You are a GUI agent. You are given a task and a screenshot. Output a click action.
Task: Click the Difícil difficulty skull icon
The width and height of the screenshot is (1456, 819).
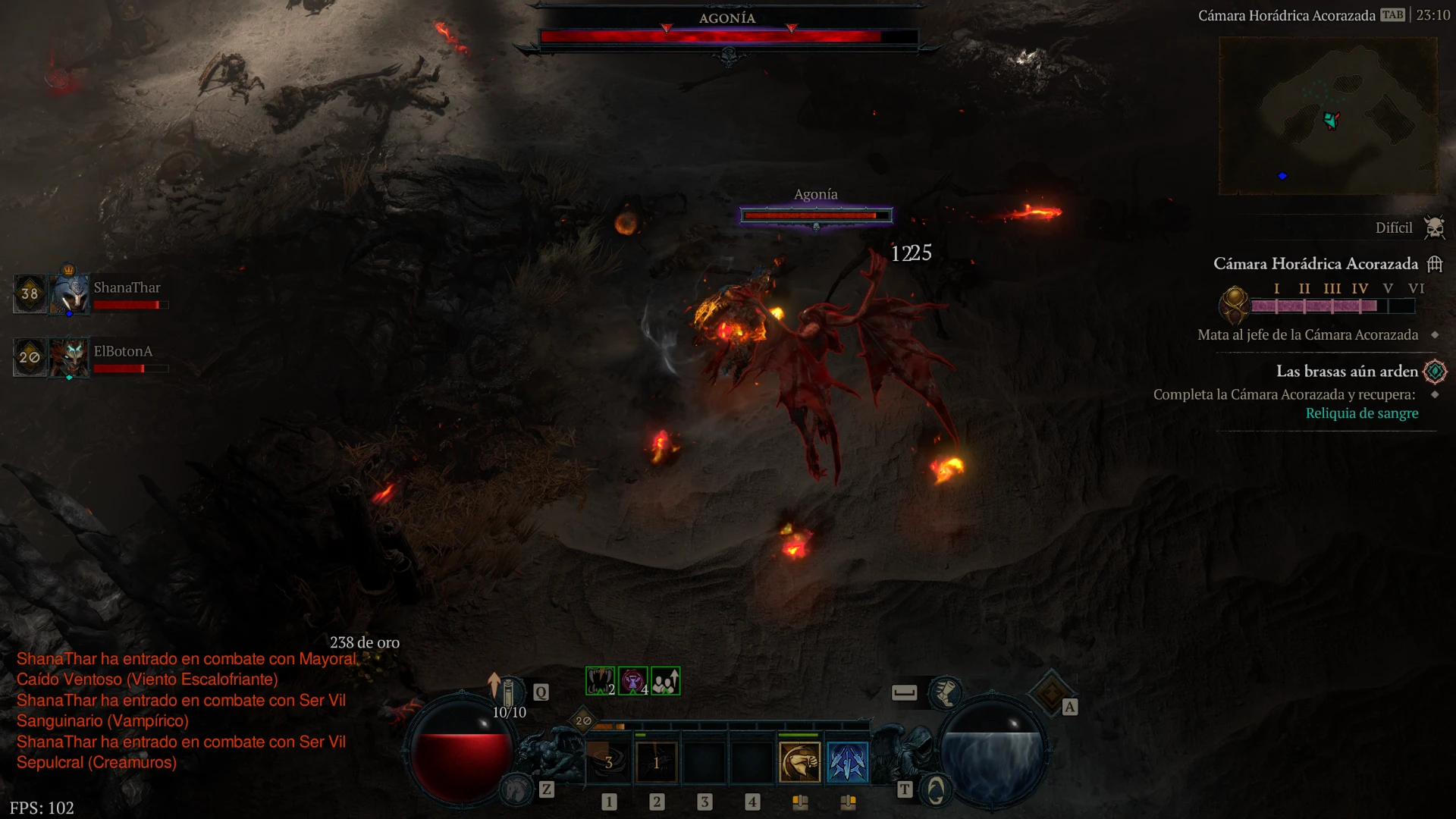pyautogui.click(x=1434, y=227)
